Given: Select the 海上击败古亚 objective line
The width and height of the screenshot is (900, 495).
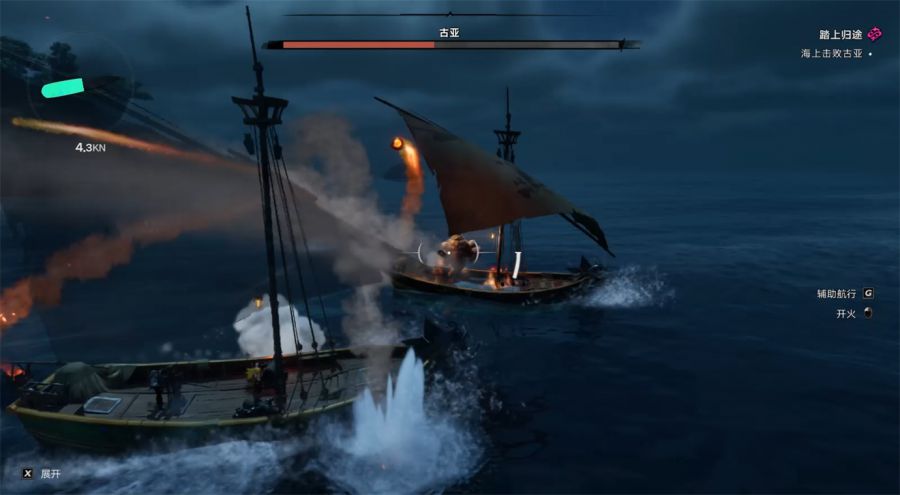Looking at the screenshot, I should 832,53.
